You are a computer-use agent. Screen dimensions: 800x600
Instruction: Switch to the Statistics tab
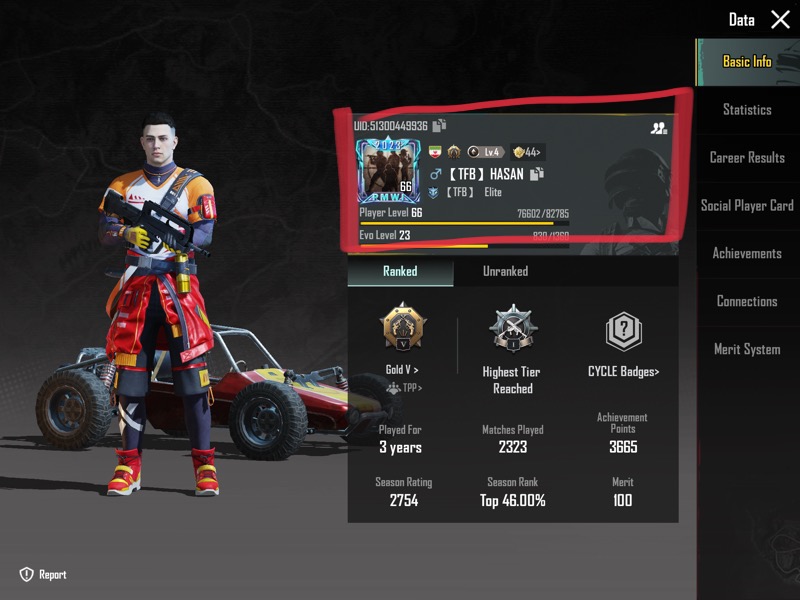pos(747,110)
